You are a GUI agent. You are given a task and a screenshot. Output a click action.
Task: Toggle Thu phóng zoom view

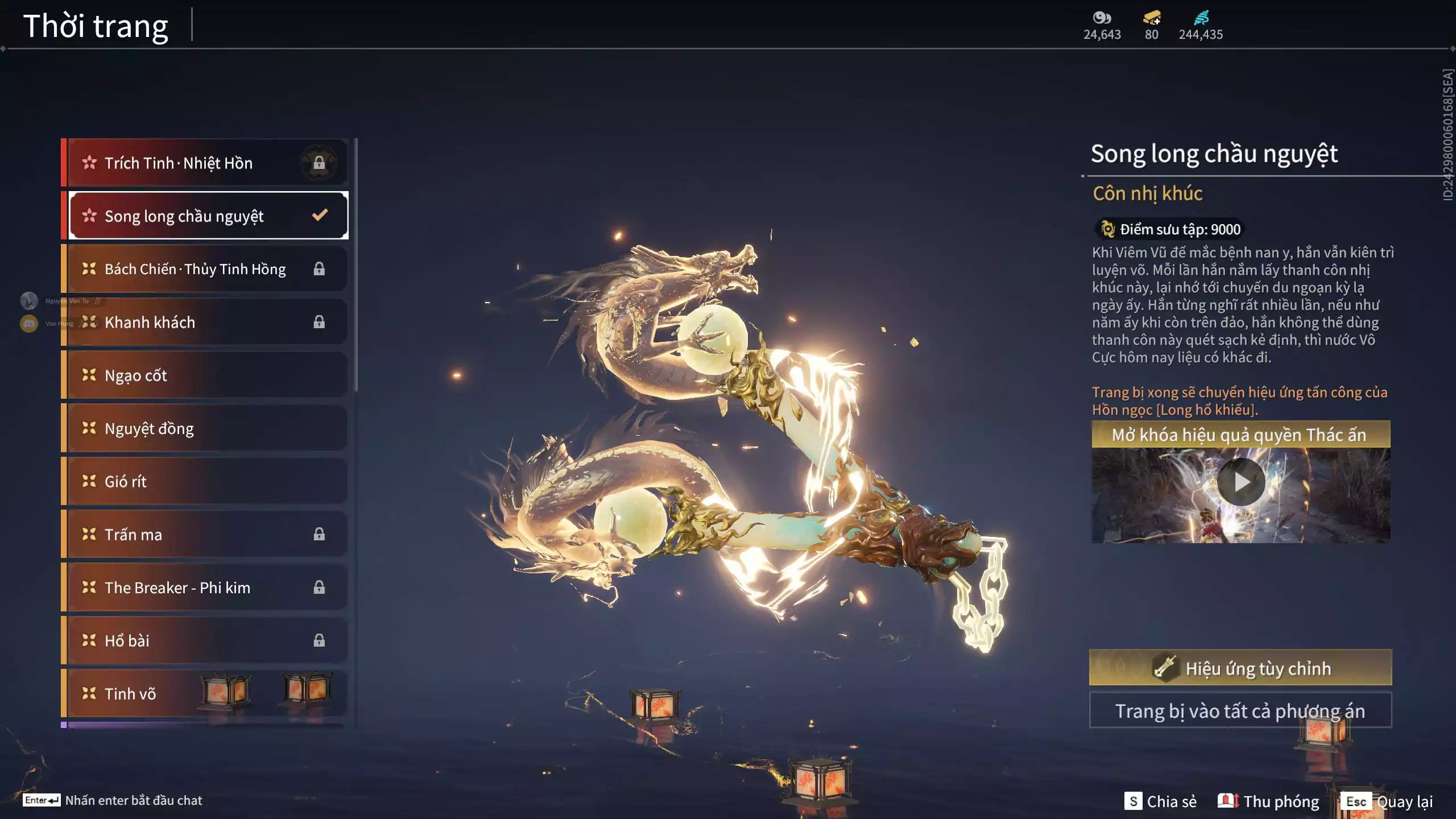point(1268,801)
